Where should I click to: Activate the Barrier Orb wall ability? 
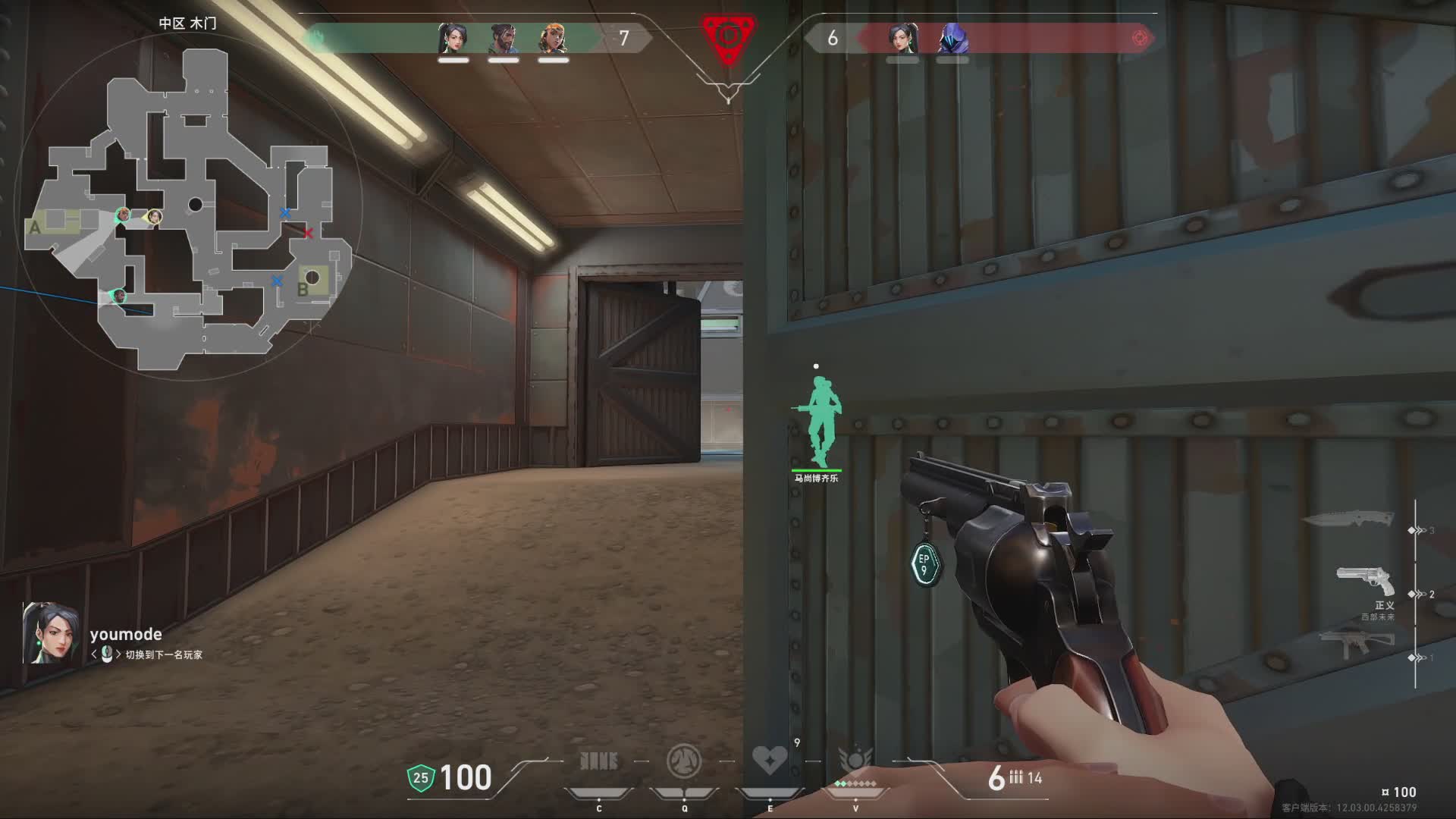coord(599,761)
